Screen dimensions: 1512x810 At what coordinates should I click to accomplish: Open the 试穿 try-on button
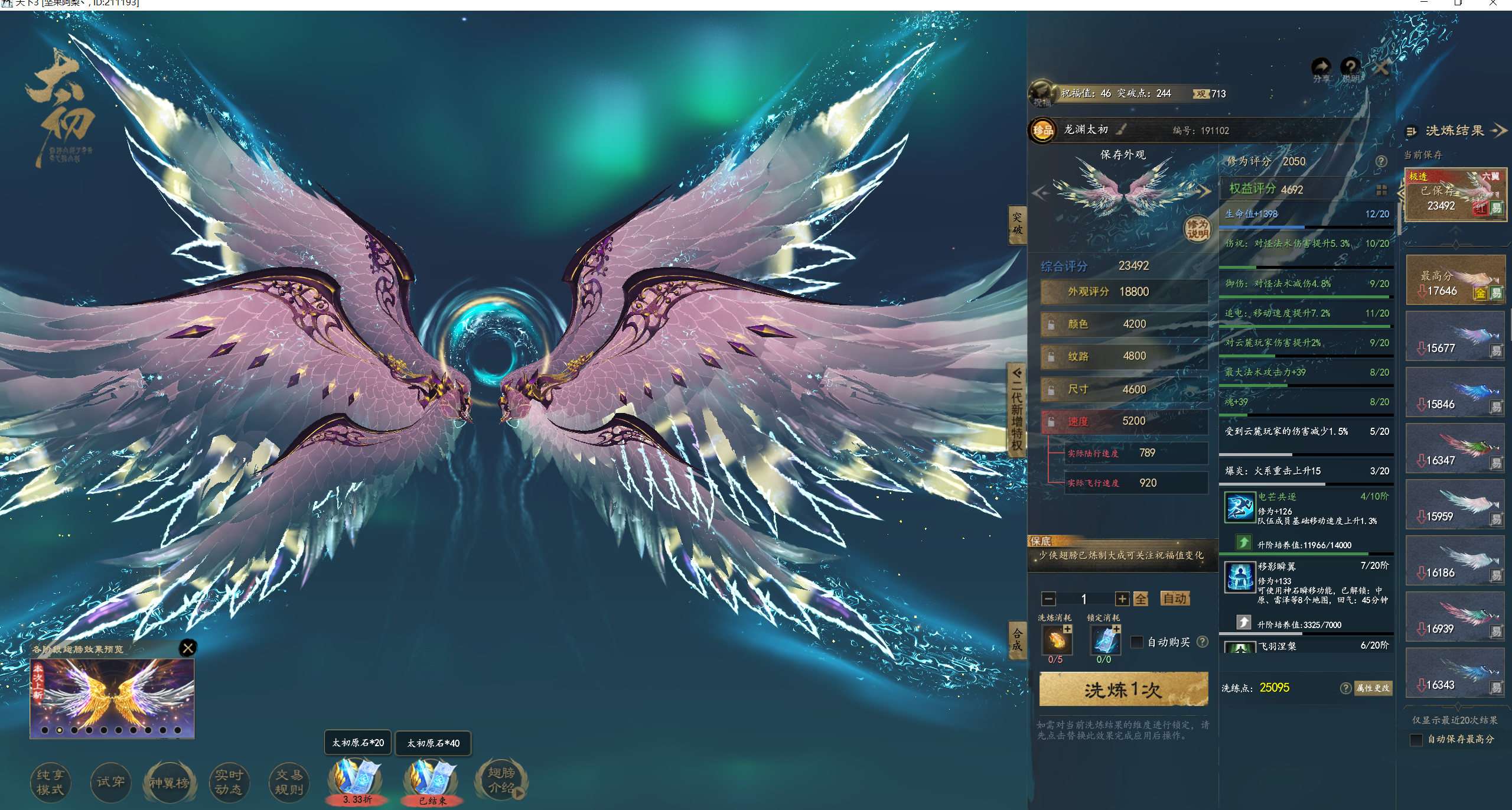[110, 782]
